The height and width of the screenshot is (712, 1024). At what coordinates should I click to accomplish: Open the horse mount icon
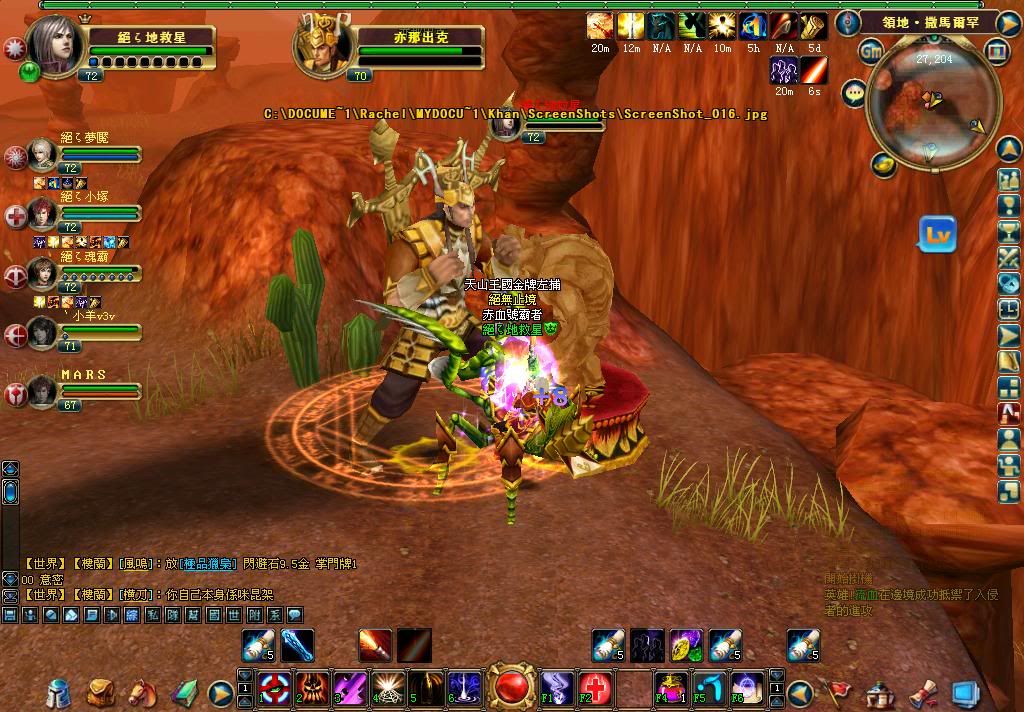[x=141, y=691]
